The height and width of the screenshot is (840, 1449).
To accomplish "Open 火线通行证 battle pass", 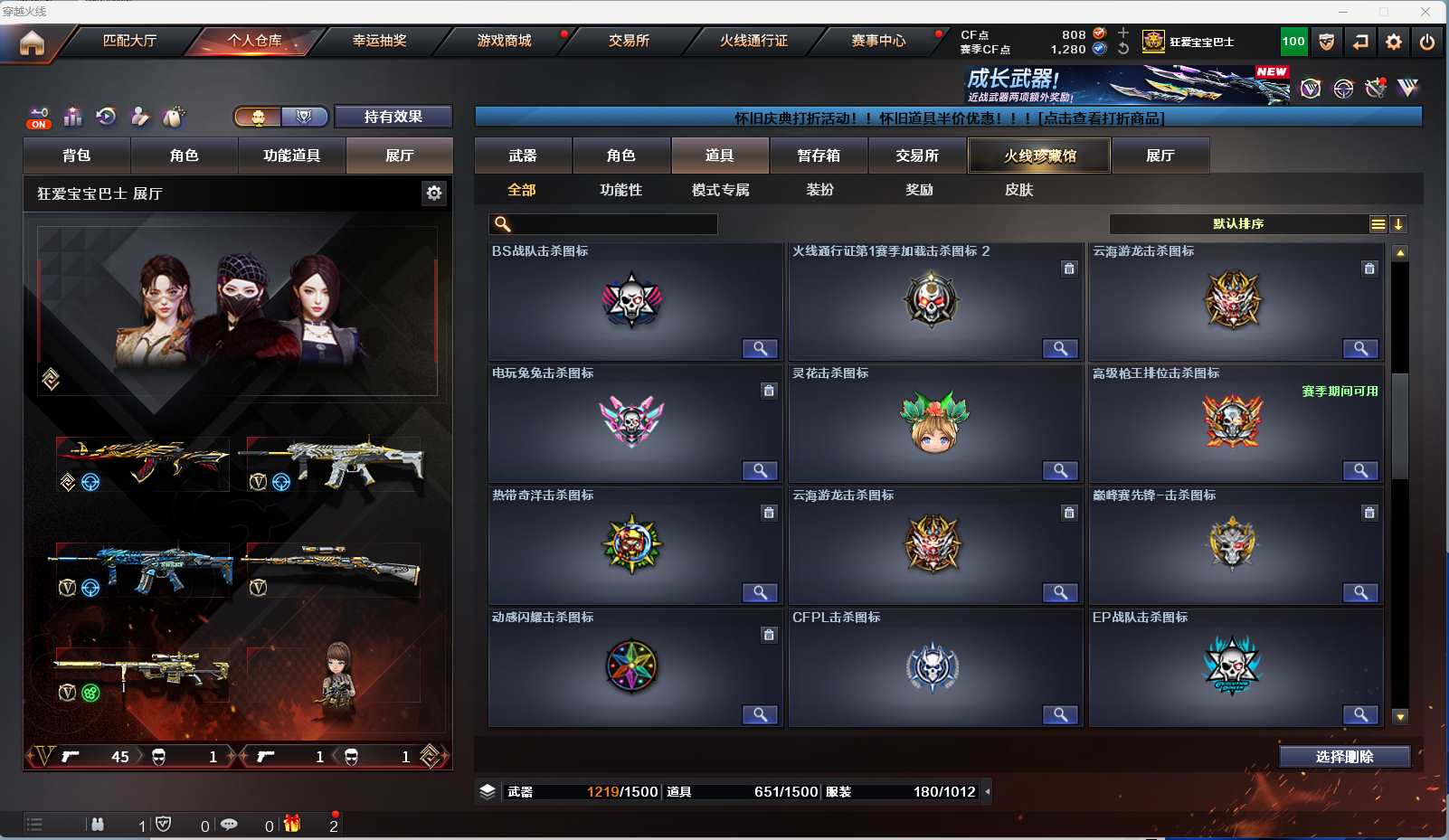I will (x=753, y=41).
